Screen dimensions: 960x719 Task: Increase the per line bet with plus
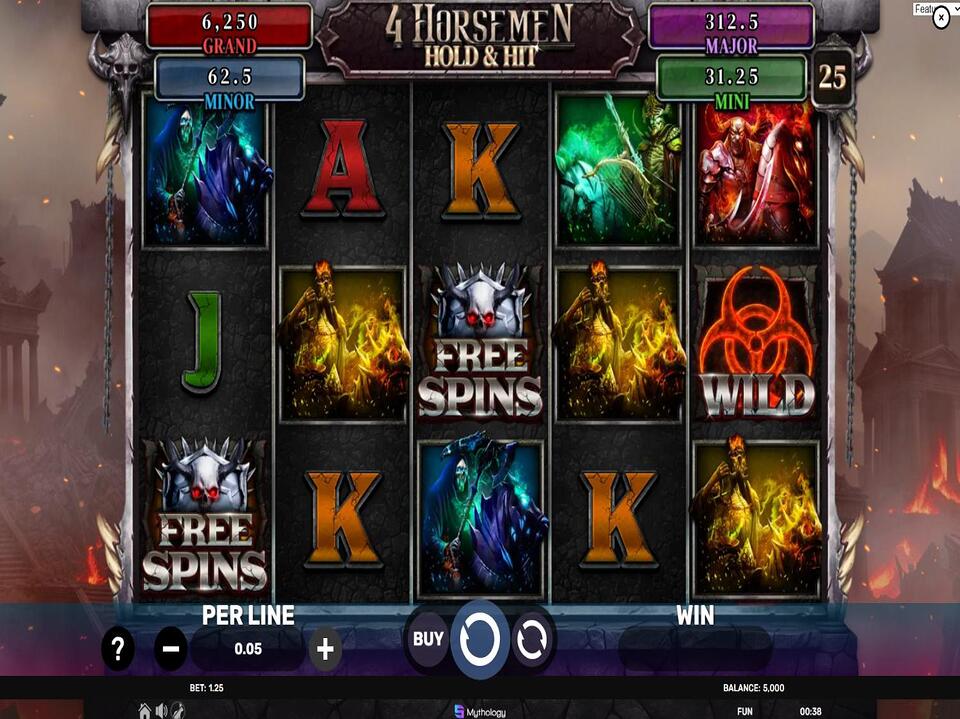[x=325, y=650]
